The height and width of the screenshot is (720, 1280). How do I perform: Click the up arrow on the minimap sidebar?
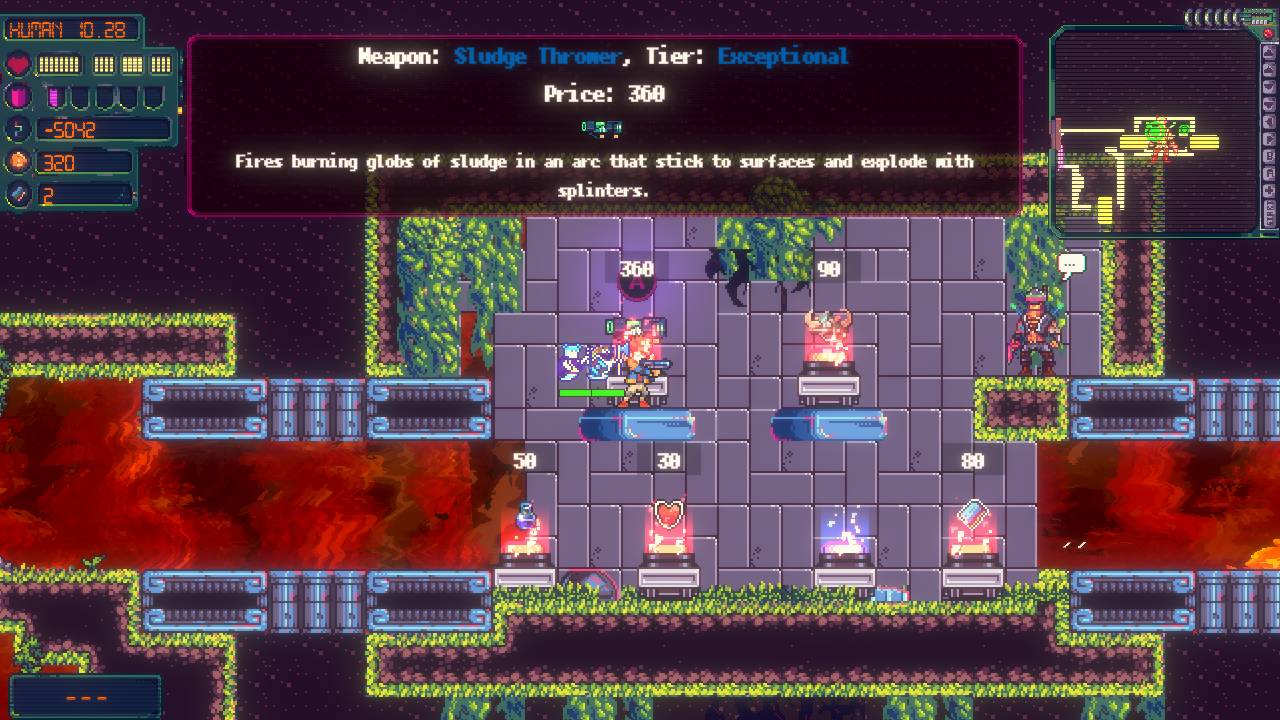point(1268,52)
